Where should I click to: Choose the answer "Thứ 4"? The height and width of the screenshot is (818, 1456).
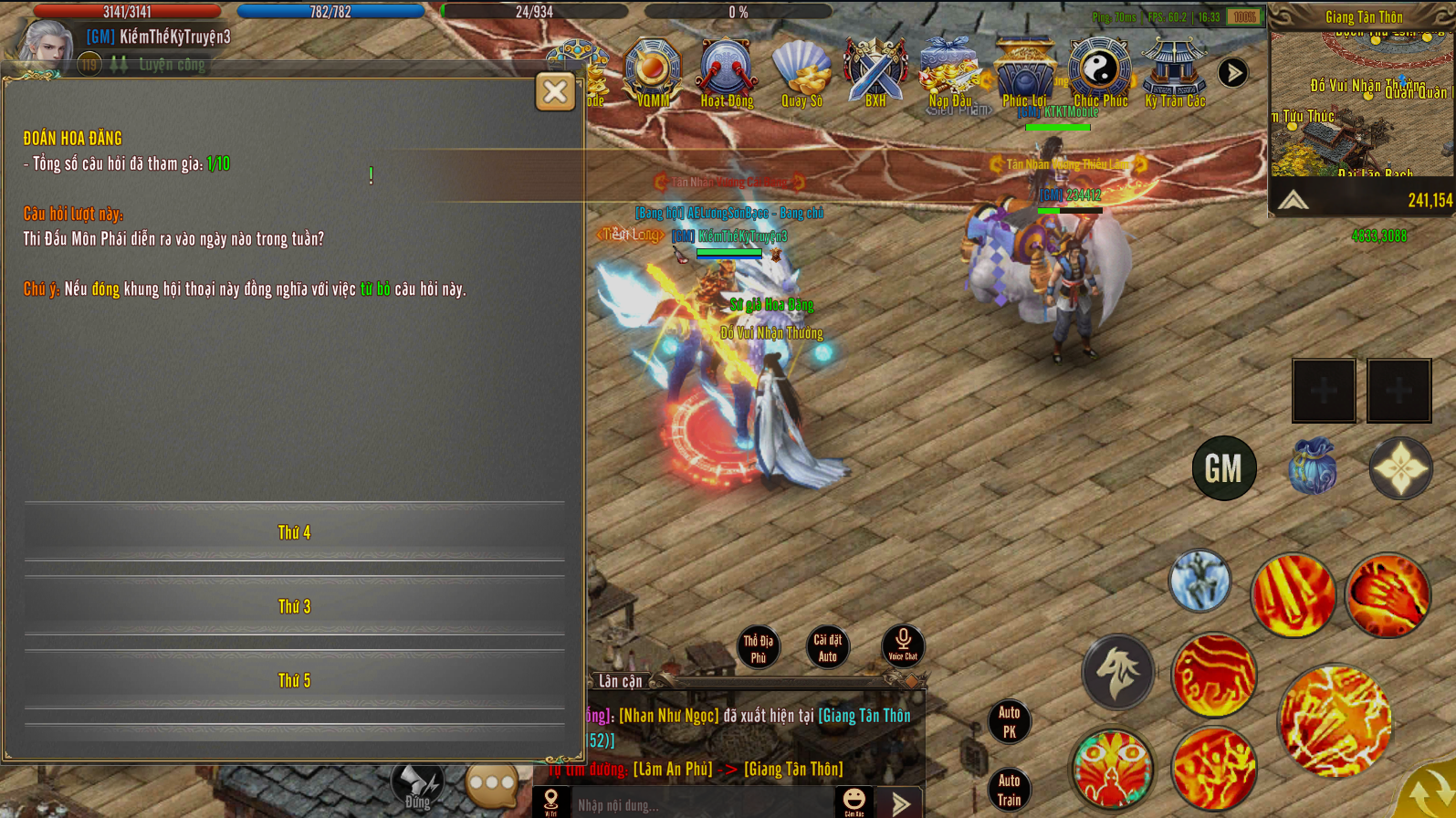(294, 532)
